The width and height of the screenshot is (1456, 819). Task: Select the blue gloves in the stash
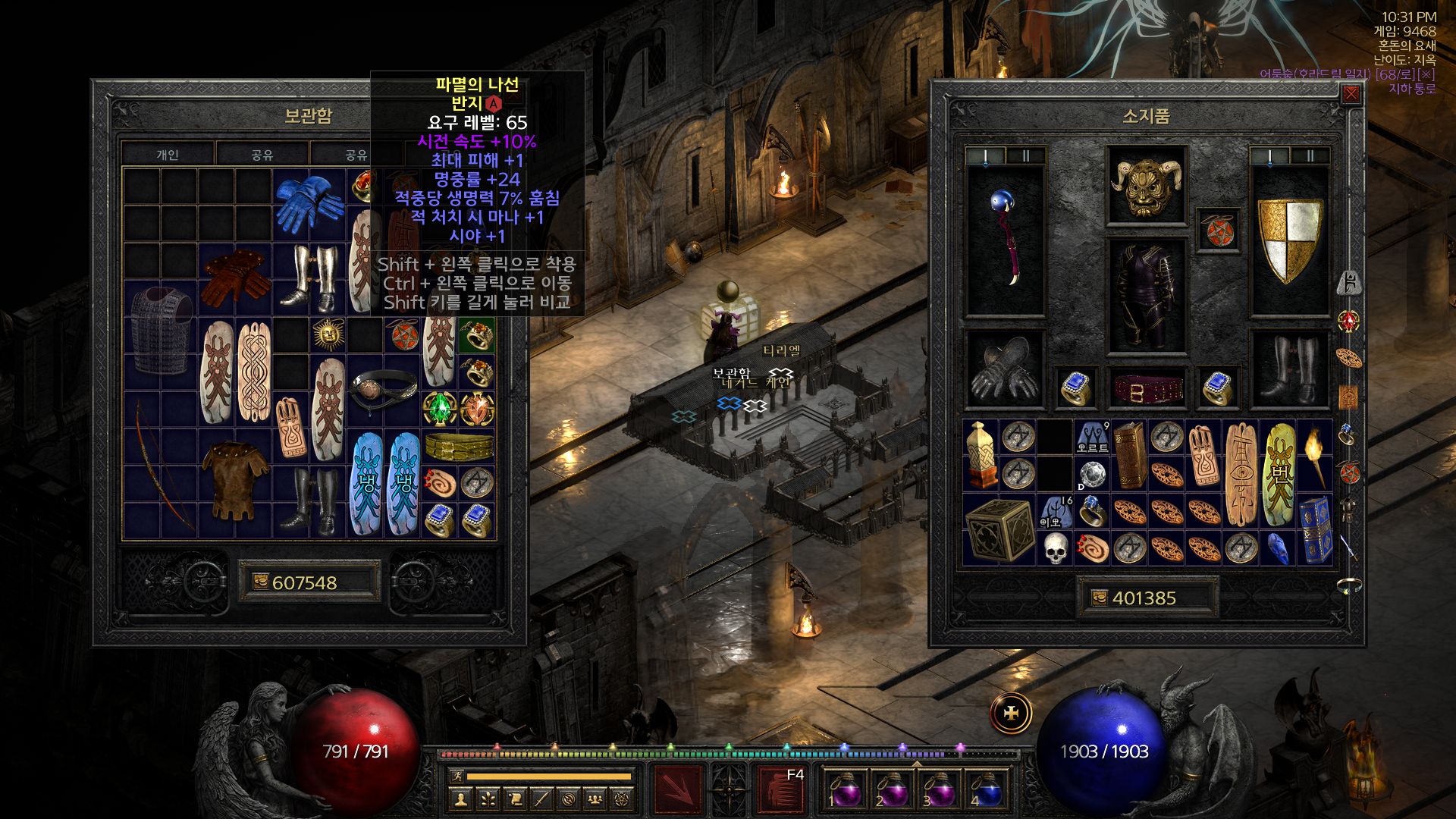[x=309, y=203]
